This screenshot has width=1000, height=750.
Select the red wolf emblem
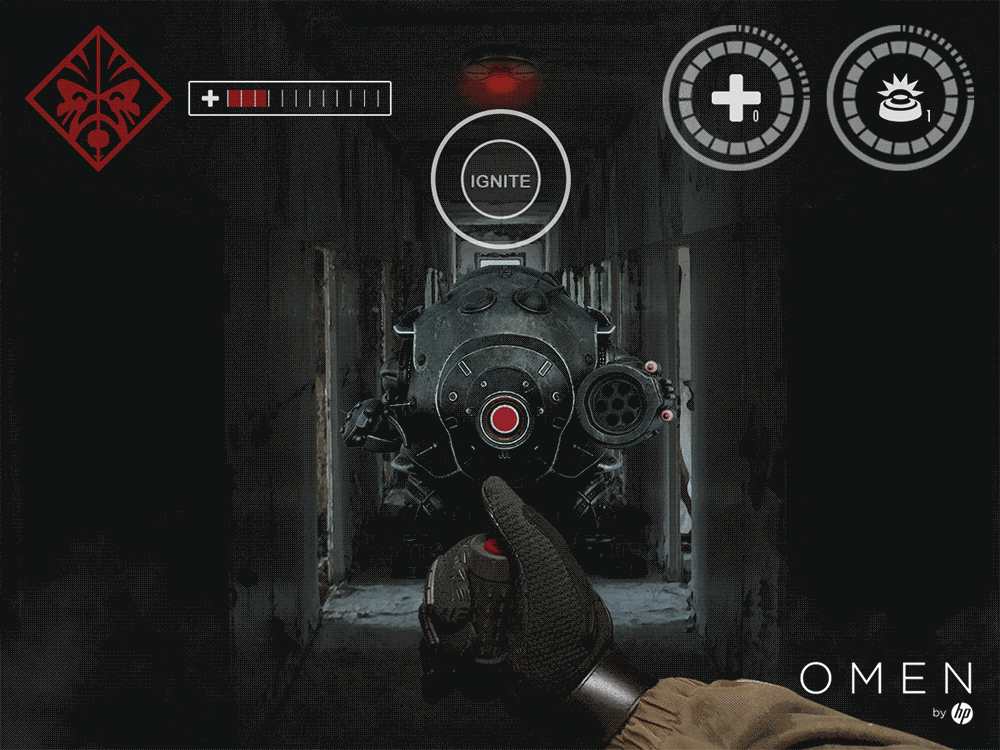click(98, 97)
